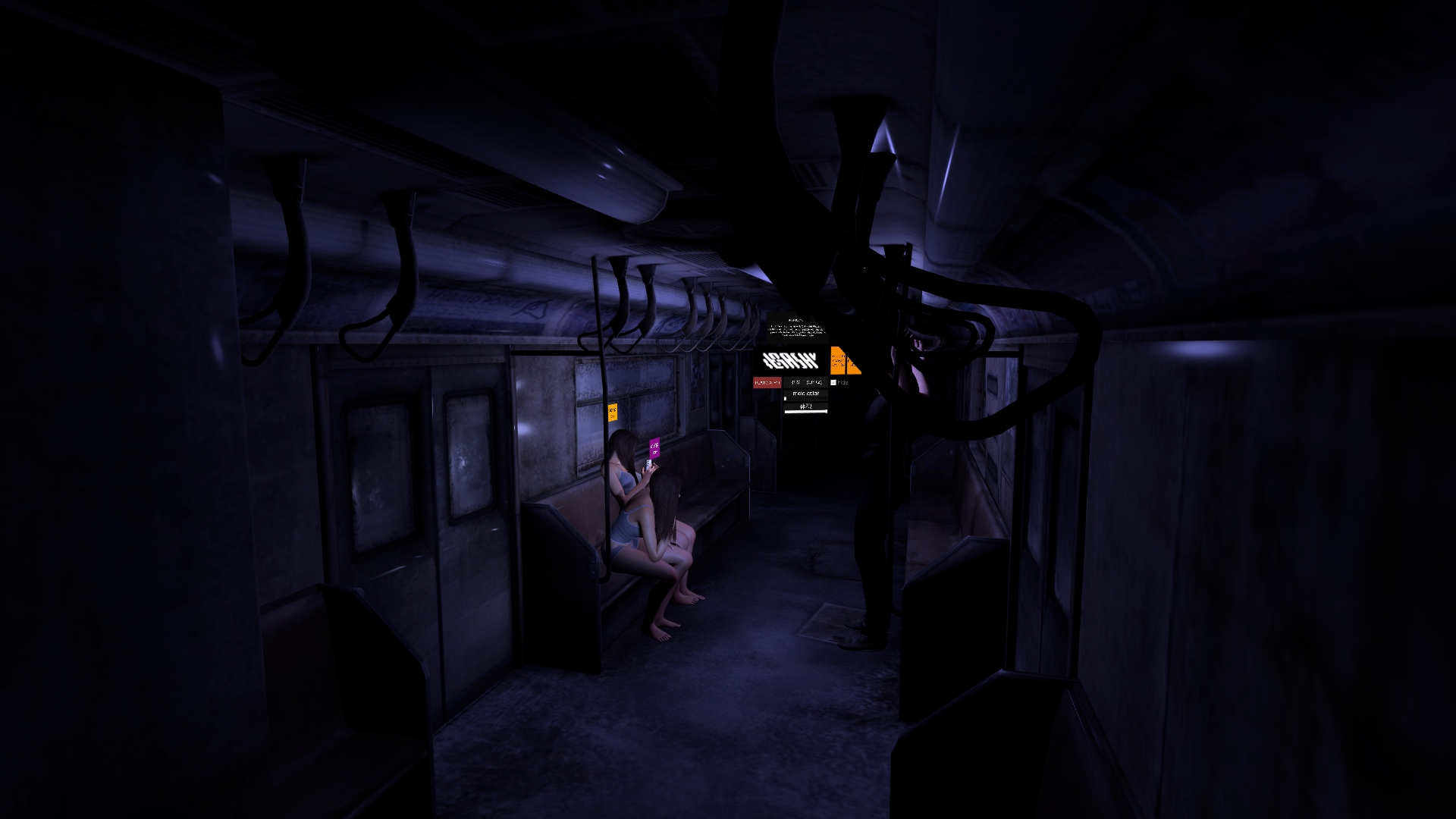
Task: Toggle the red PLAY button on the left
Action: 767,382
